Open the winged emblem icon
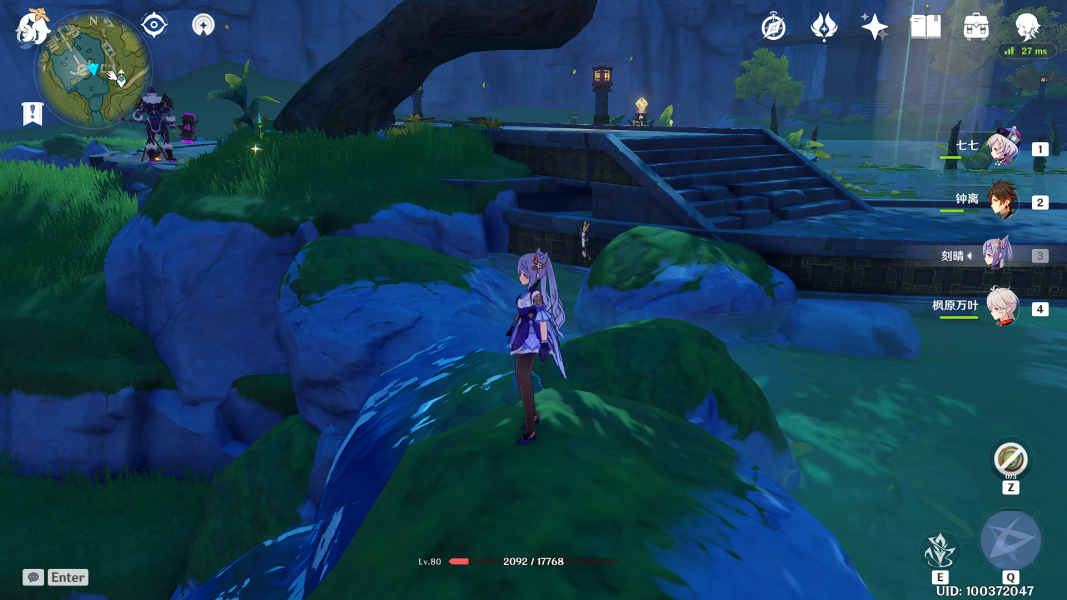This screenshot has width=1067, height=600. click(x=823, y=27)
